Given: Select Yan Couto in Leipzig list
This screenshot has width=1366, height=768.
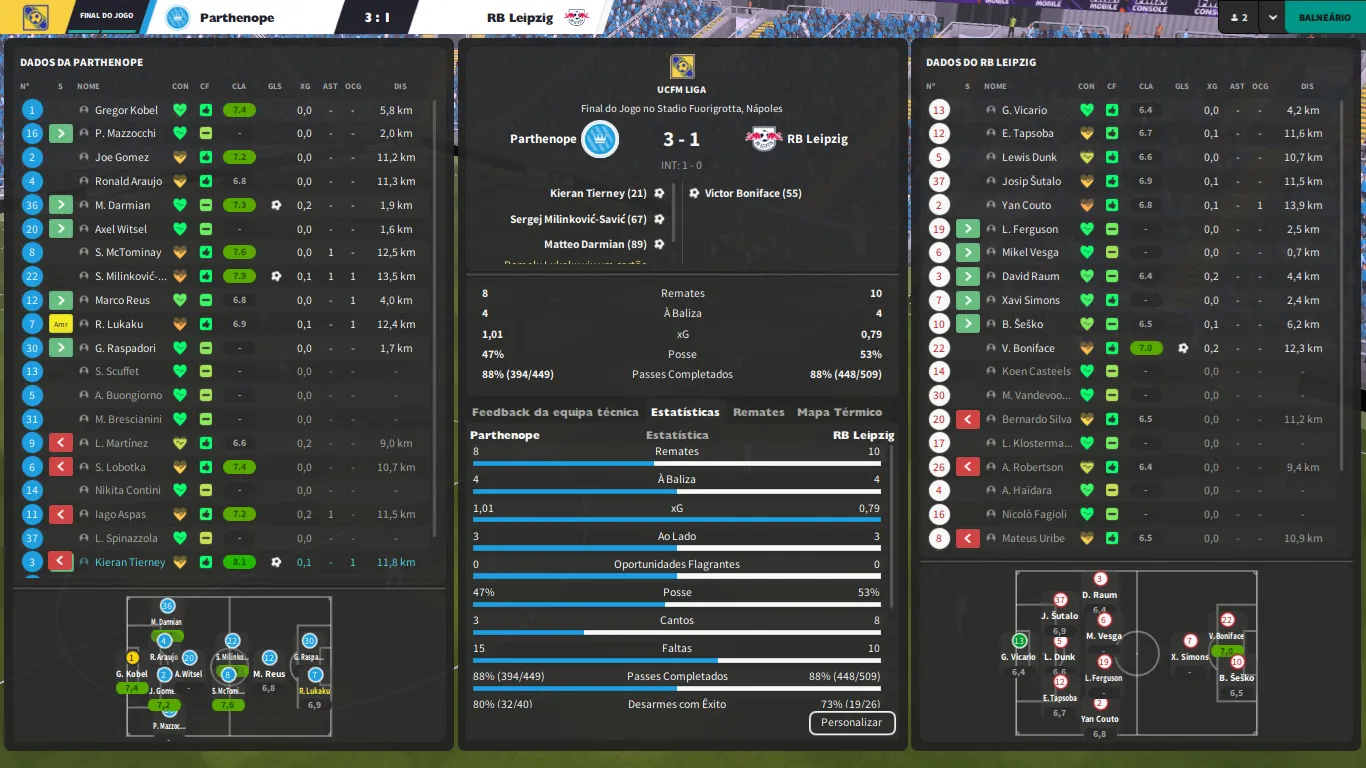Looking at the screenshot, I should pyautogui.click(x=1026, y=205).
